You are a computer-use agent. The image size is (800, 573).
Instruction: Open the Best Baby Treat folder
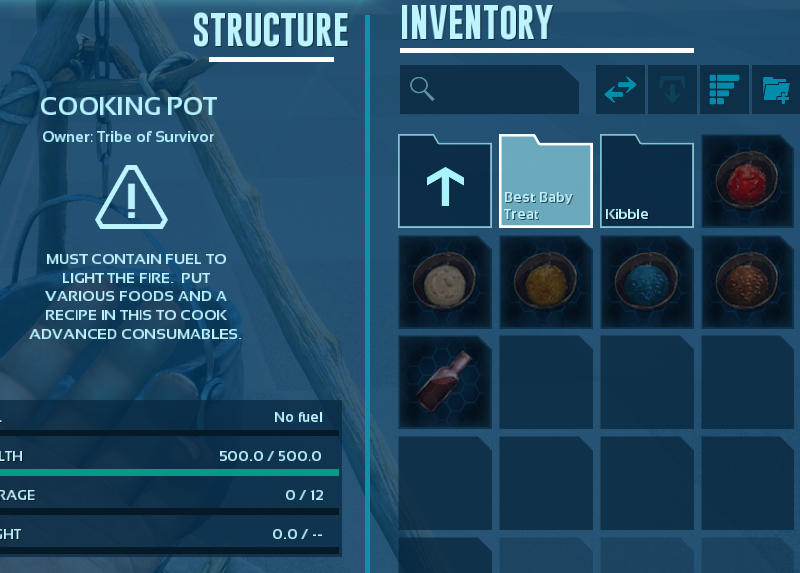tap(546, 181)
